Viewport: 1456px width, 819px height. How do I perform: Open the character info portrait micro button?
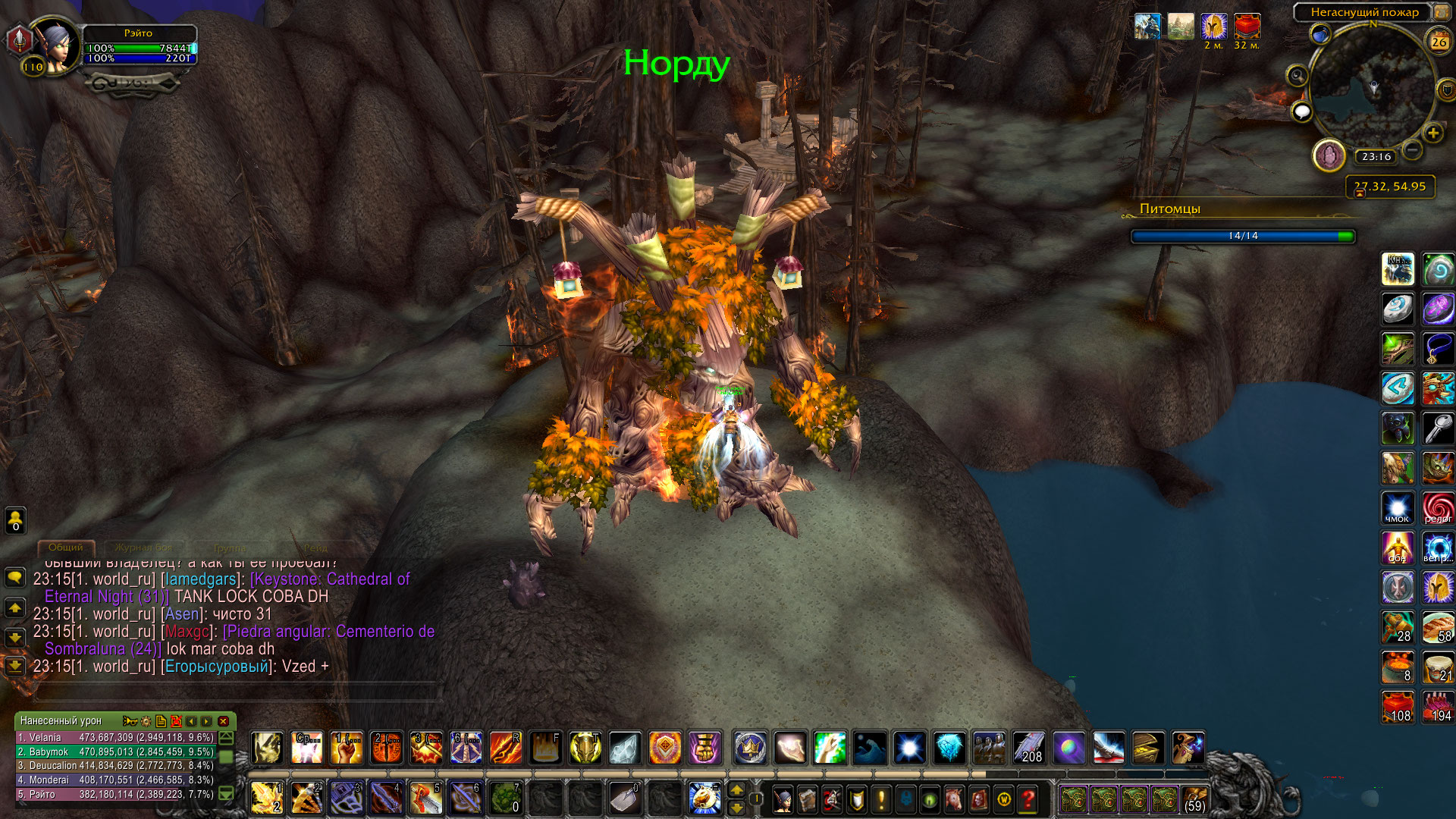point(783,799)
